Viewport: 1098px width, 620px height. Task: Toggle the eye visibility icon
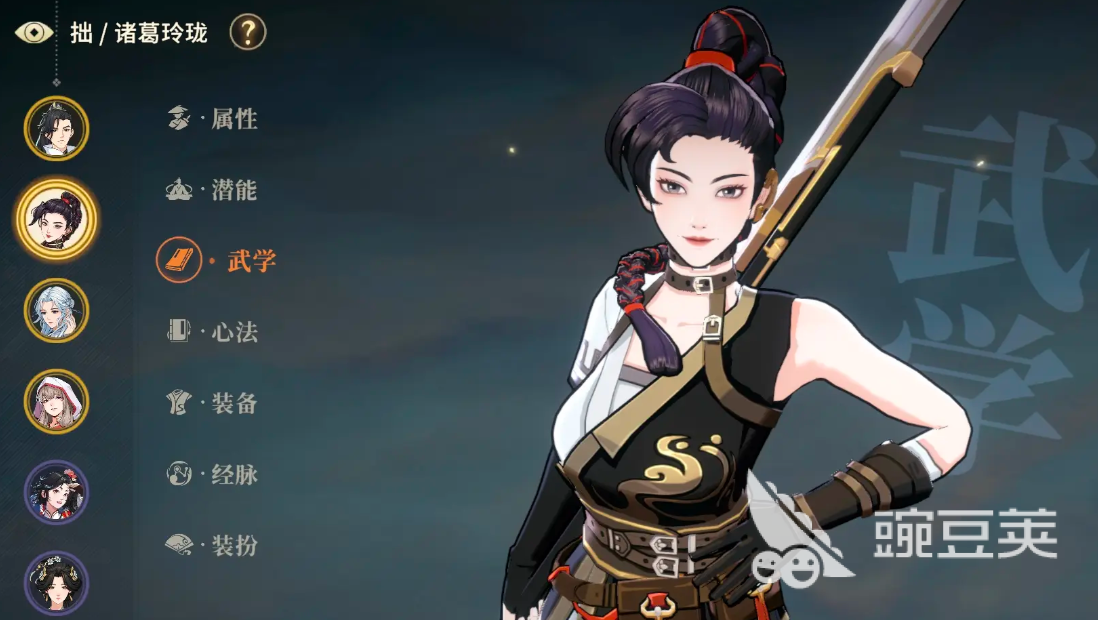point(34,32)
